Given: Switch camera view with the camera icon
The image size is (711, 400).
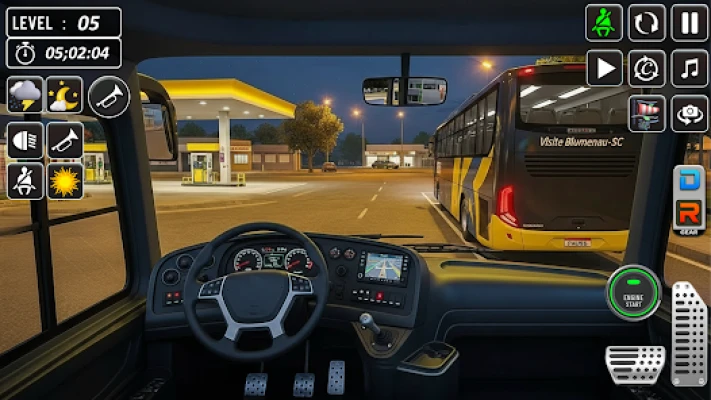Looking at the screenshot, I should point(689,113).
